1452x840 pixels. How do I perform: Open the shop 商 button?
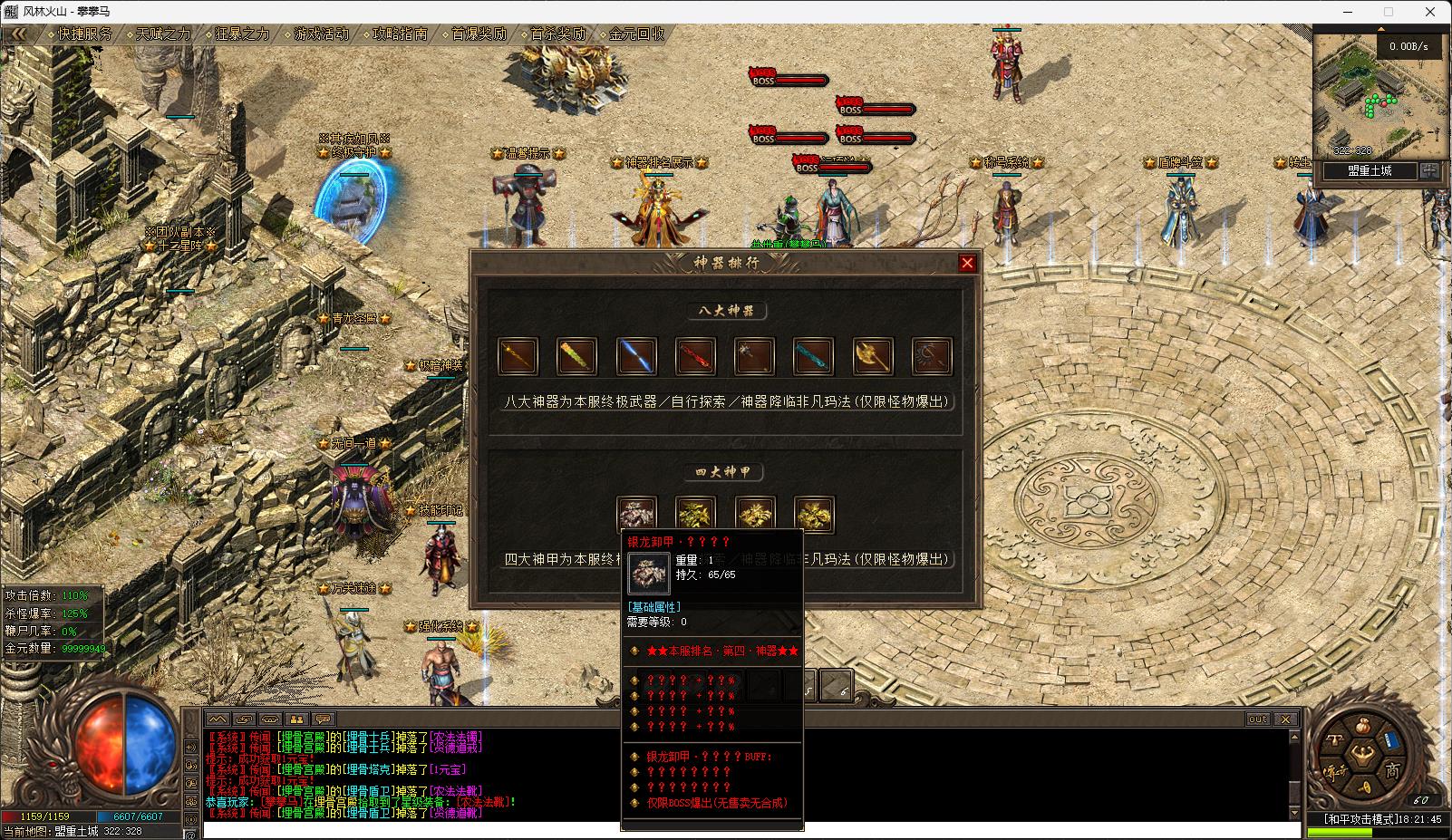pos(1391,771)
